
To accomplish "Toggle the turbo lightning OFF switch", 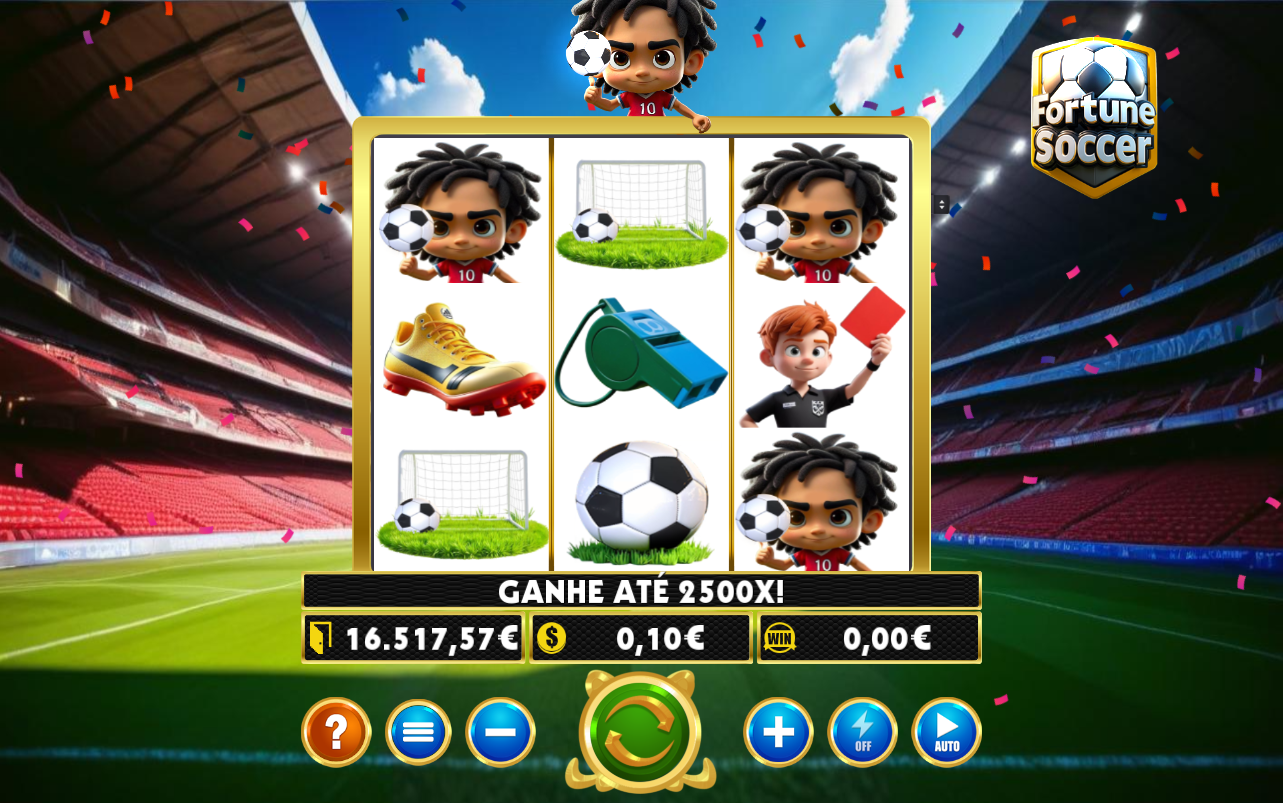I will tap(863, 732).
